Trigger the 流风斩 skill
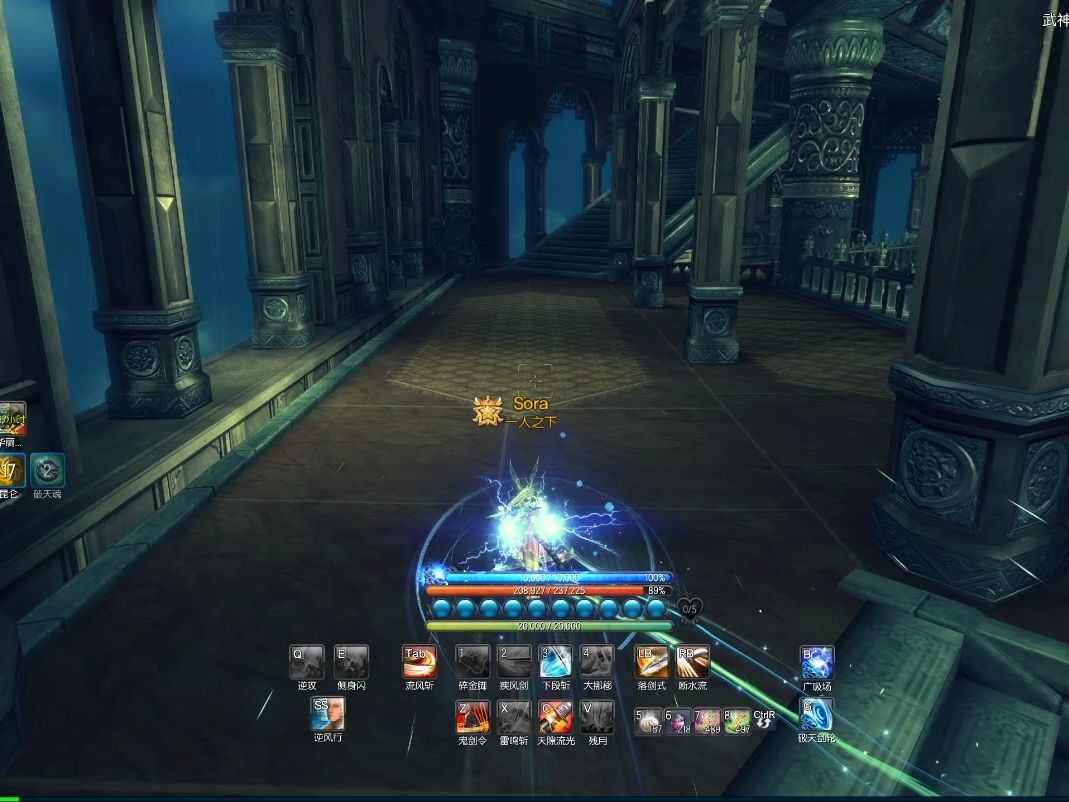The image size is (1069, 802). (419, 662)
